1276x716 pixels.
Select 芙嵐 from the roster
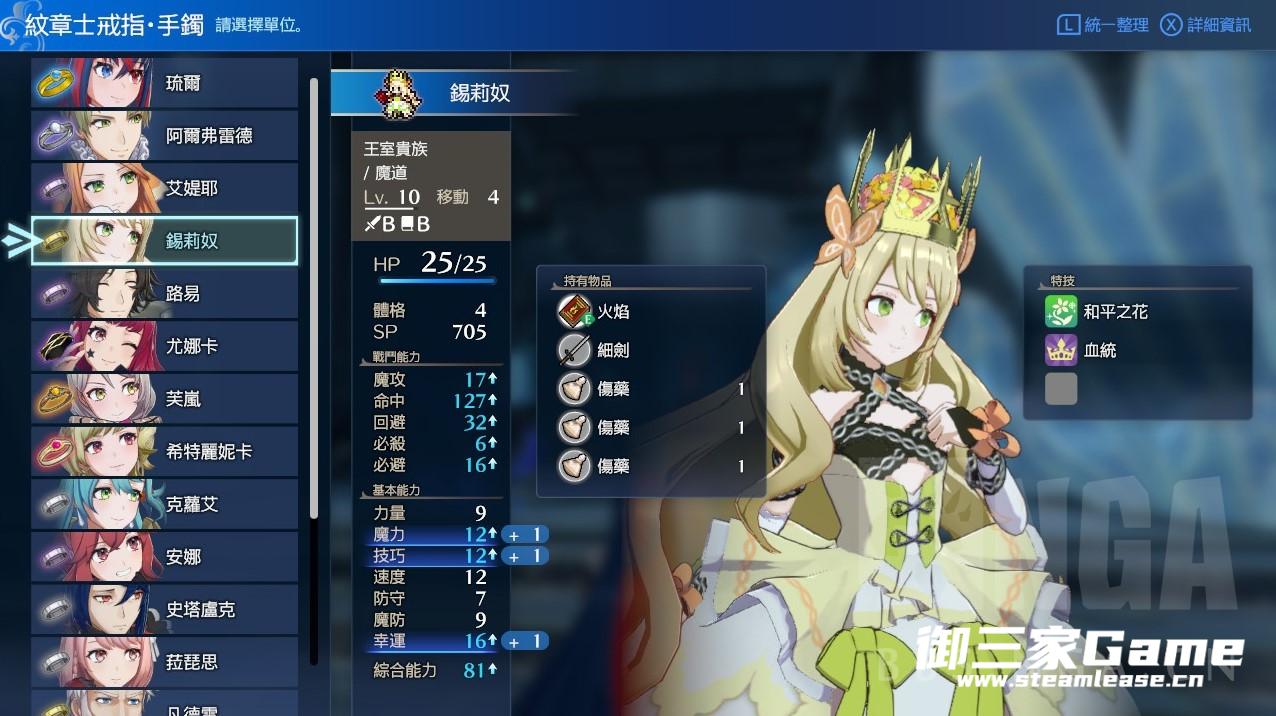pyautogui.click(x=165, y=399)
